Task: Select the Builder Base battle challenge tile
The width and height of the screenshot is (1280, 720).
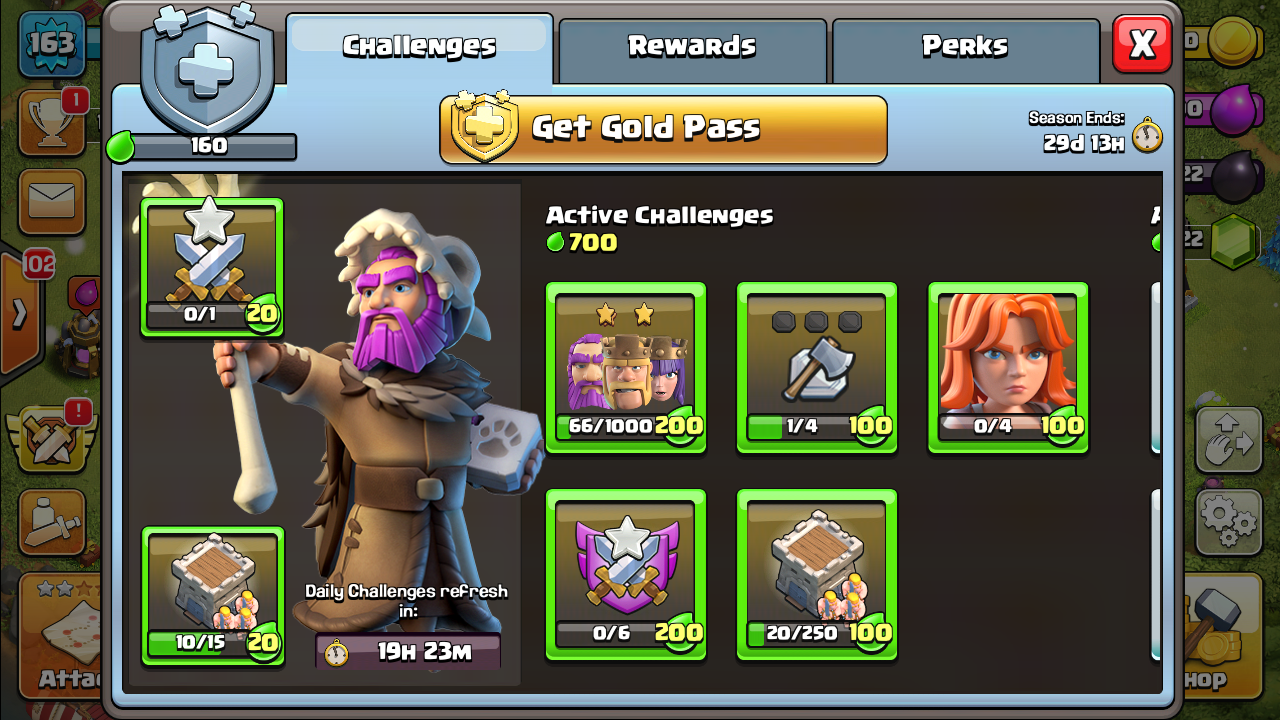Action: pyautogui.click(x=212, y=595)
